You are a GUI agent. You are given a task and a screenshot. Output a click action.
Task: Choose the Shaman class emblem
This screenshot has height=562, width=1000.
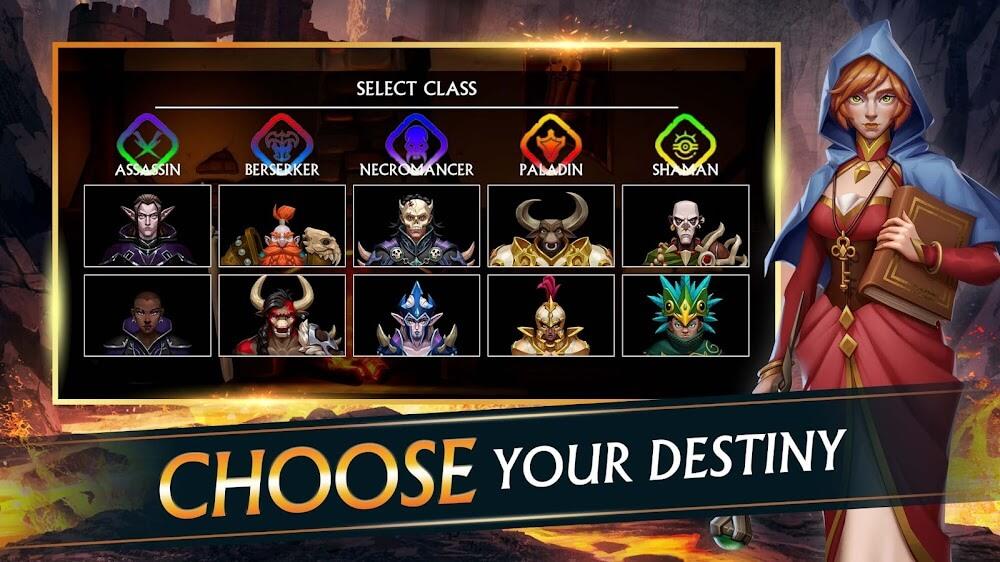coord(685,143)
